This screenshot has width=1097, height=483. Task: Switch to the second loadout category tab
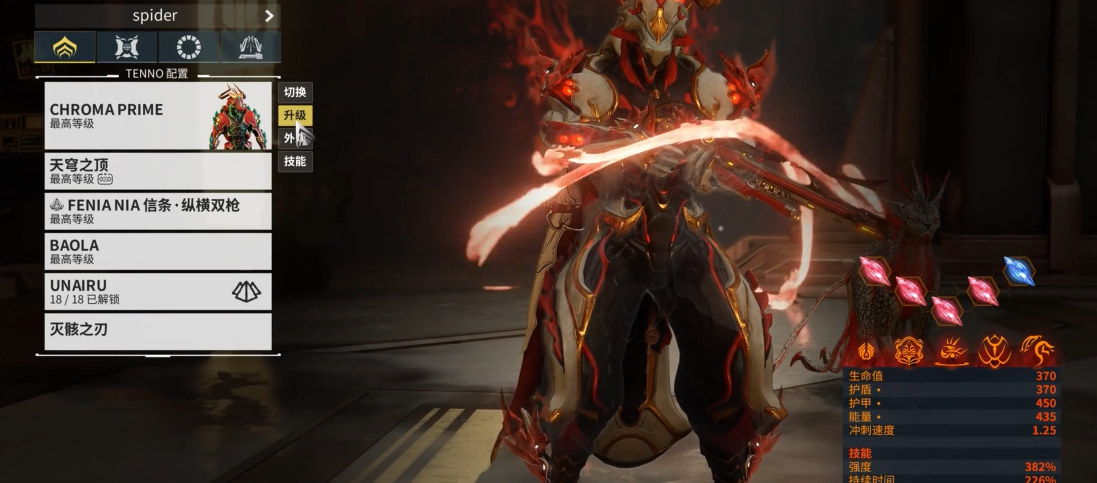tap(127, 47)
